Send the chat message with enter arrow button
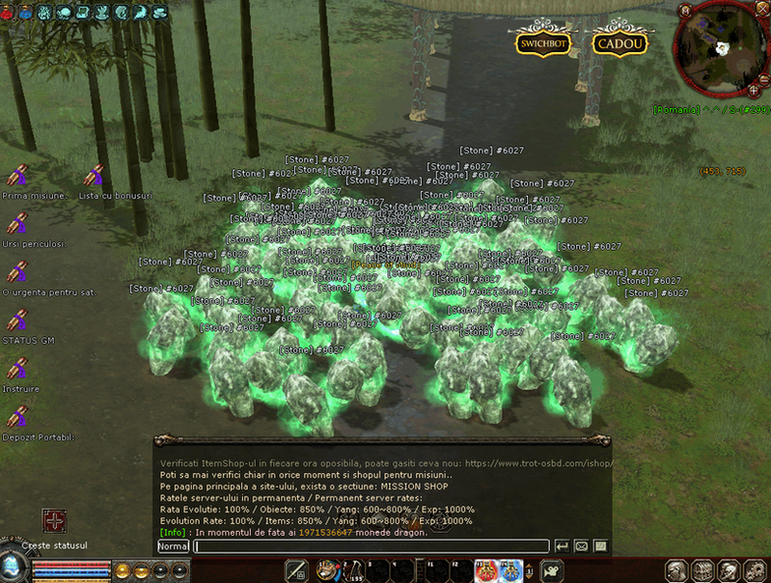This screenshot has height=583, width=771. point(562,546)
